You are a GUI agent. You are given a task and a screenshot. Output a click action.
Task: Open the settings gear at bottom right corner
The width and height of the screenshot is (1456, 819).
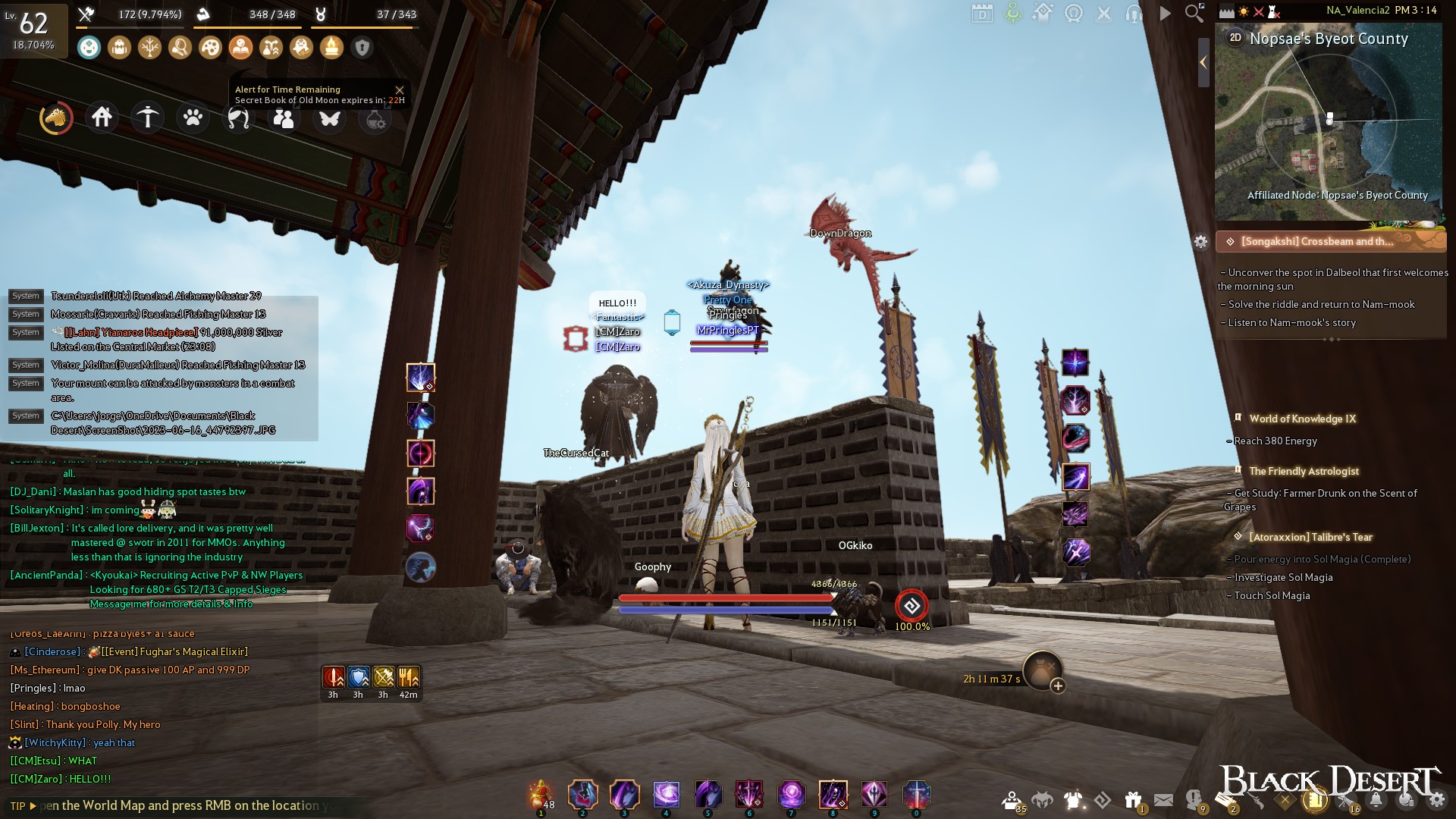[x=1436, y=800]
